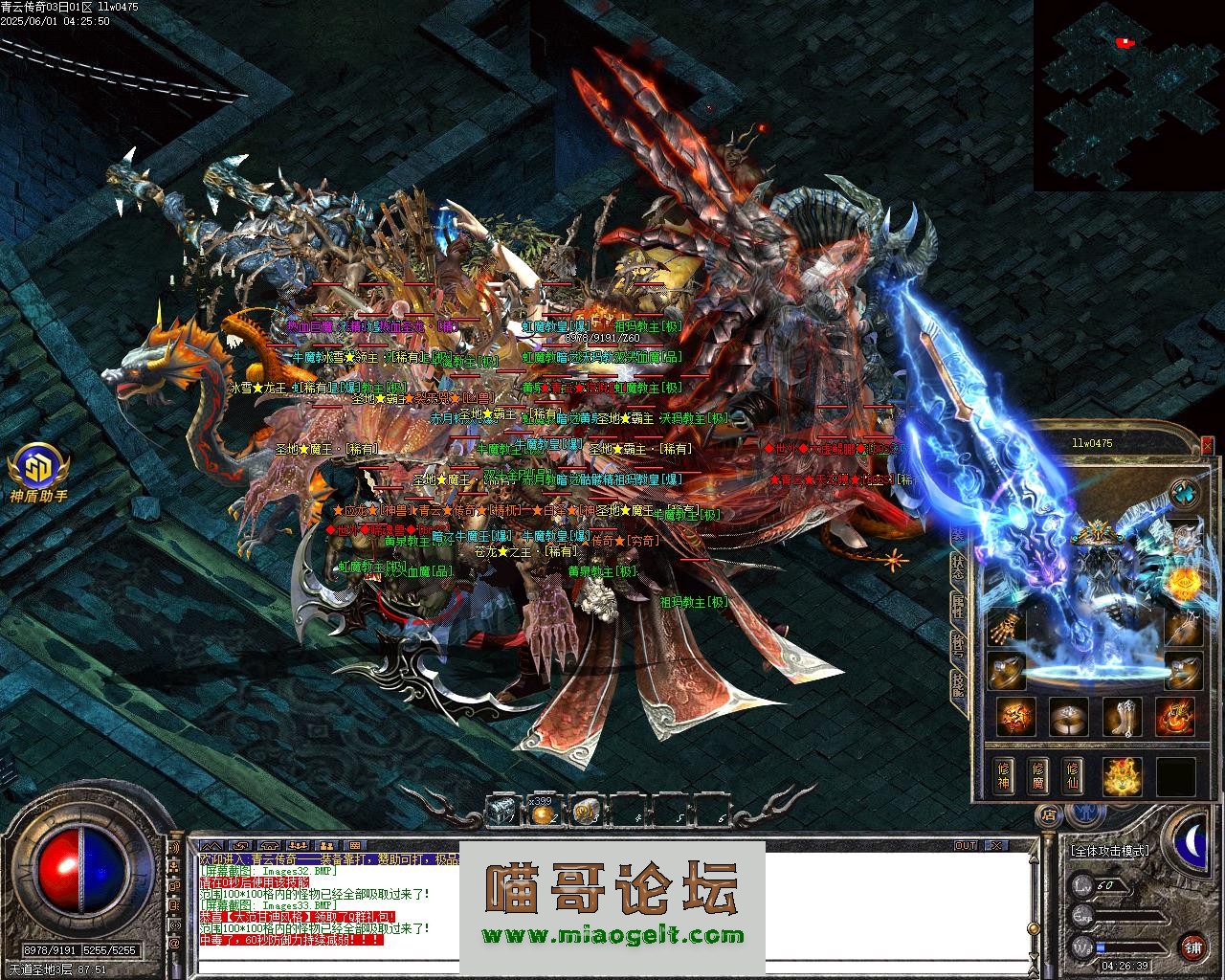The width and height of the screenshot is (1225, 980).
Task: Open the red 铺 stall button
Action: pyautogui.click(x=1192, y=948)
